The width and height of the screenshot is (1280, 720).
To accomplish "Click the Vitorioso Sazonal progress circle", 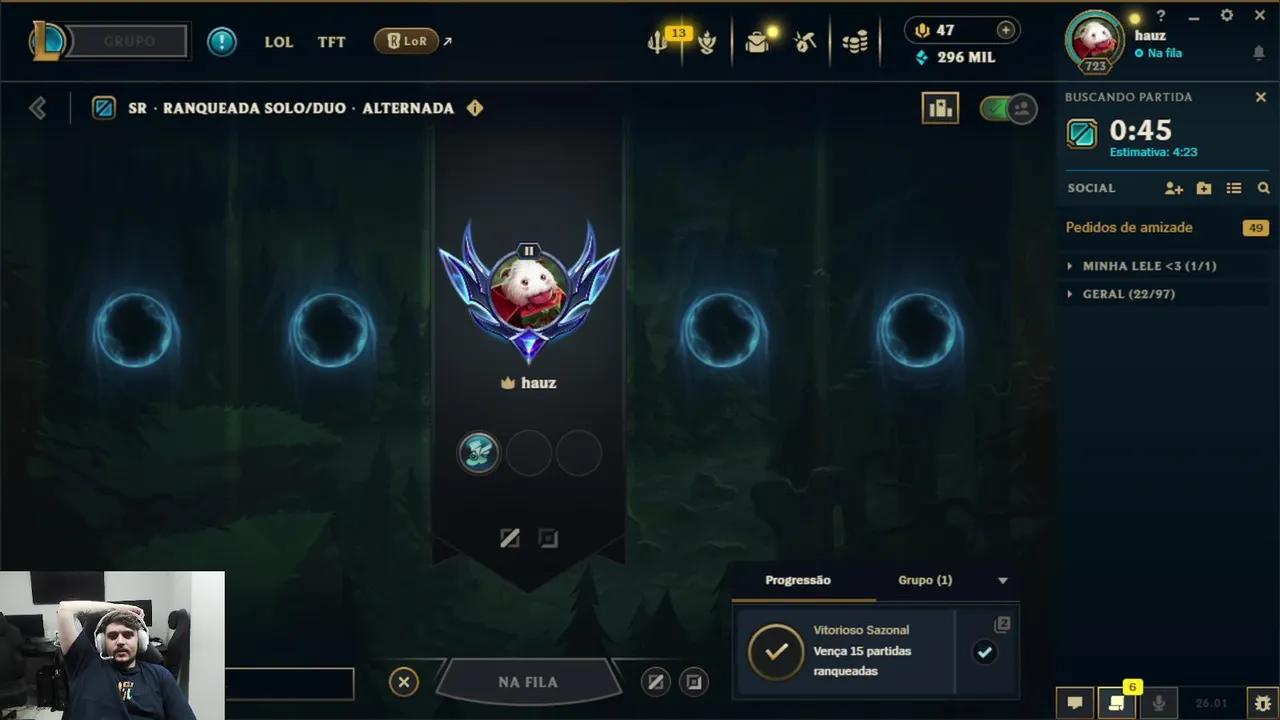I will [x=776, y=651].
